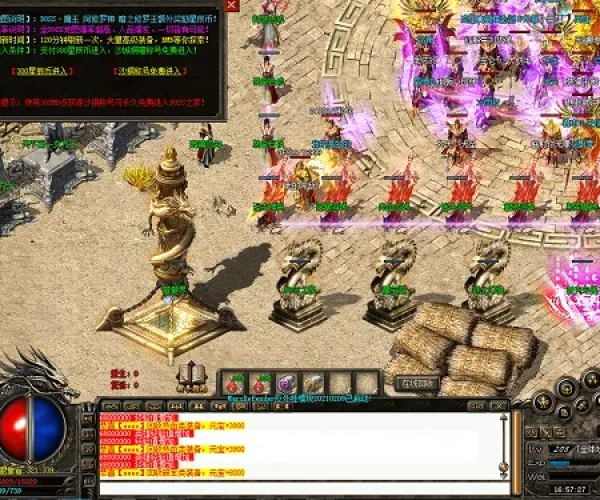This screenshot has height=500, width=600.
Task: Select the scroll item in the hotbar
Action: coord(313,383)
